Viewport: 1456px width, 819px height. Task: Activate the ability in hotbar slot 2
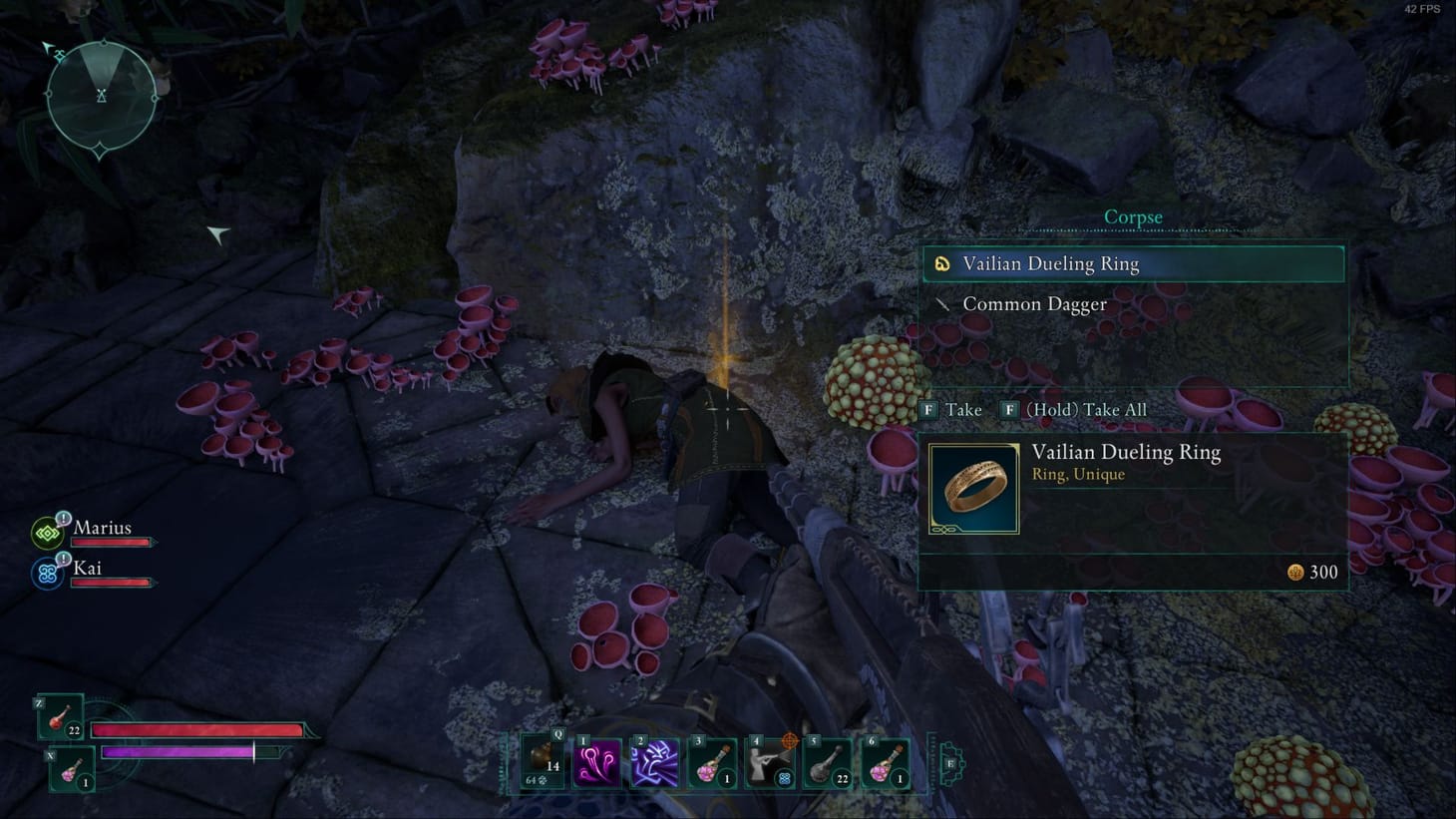point(655,763)
